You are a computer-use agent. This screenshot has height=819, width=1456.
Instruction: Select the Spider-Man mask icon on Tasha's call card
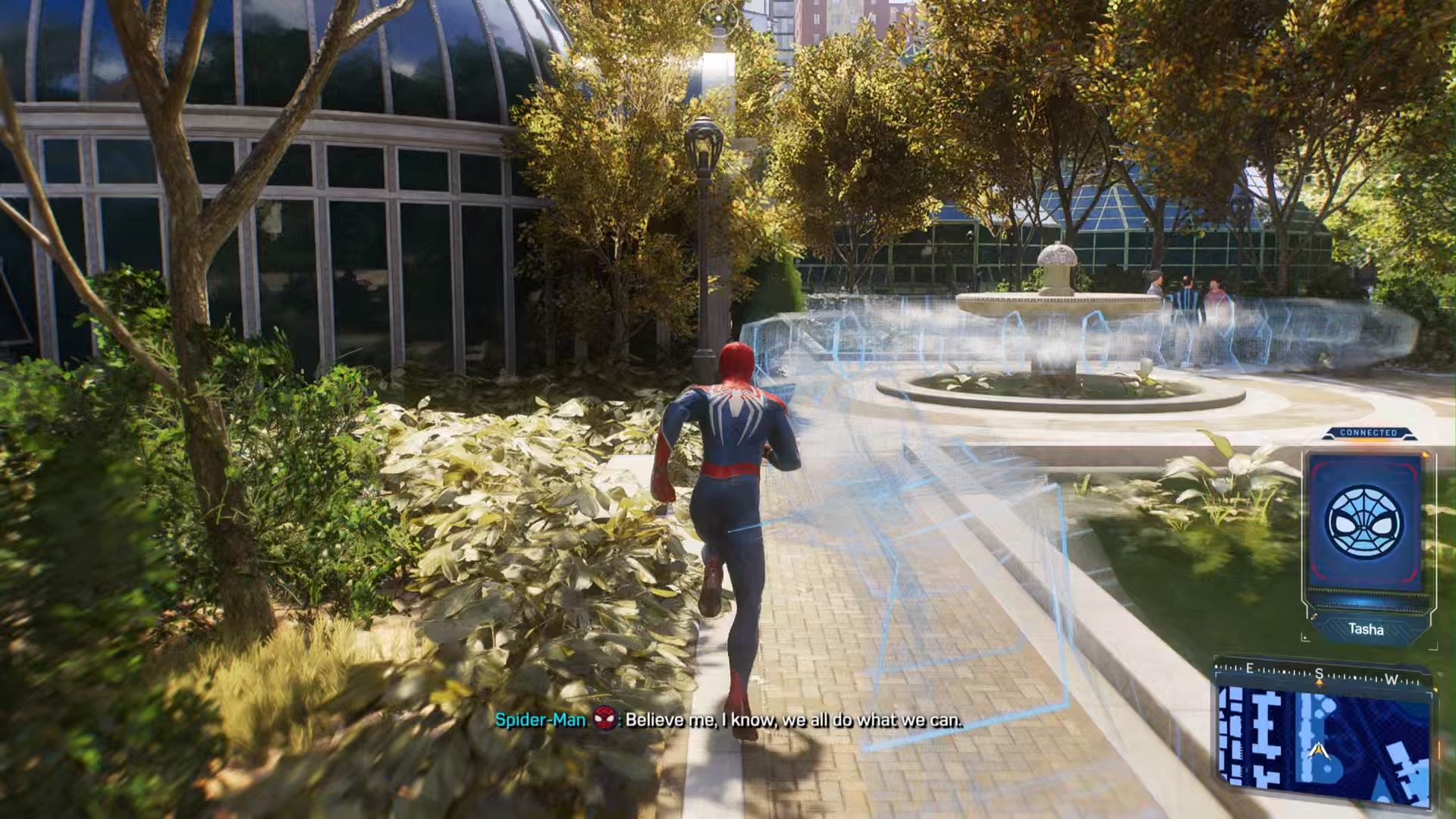pyautogui.click(x=1364, y=522)
